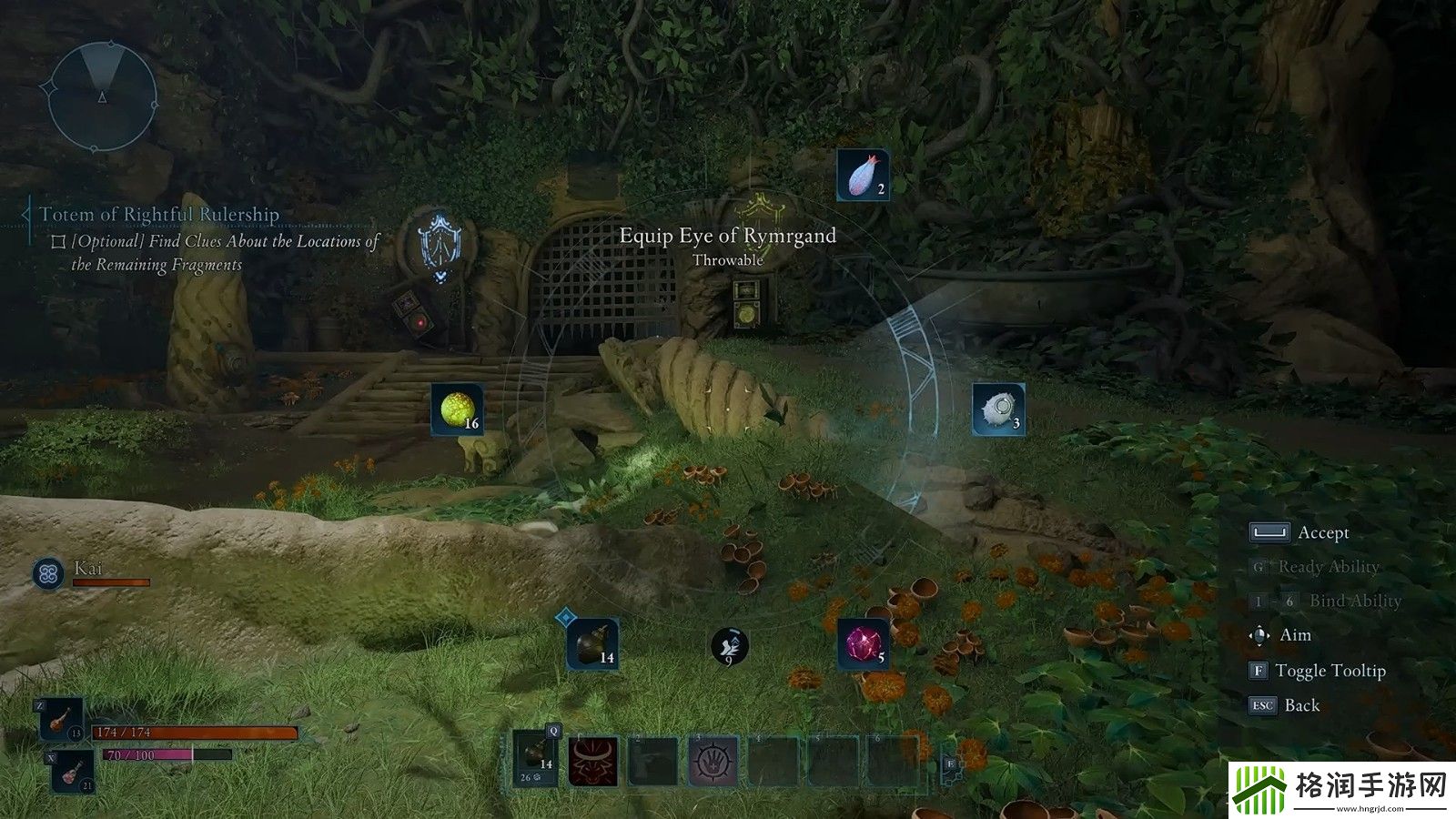Select the grenade with 14 in the wheel
The width and height of the screenshot is (1456, 819).
point(592,645)
